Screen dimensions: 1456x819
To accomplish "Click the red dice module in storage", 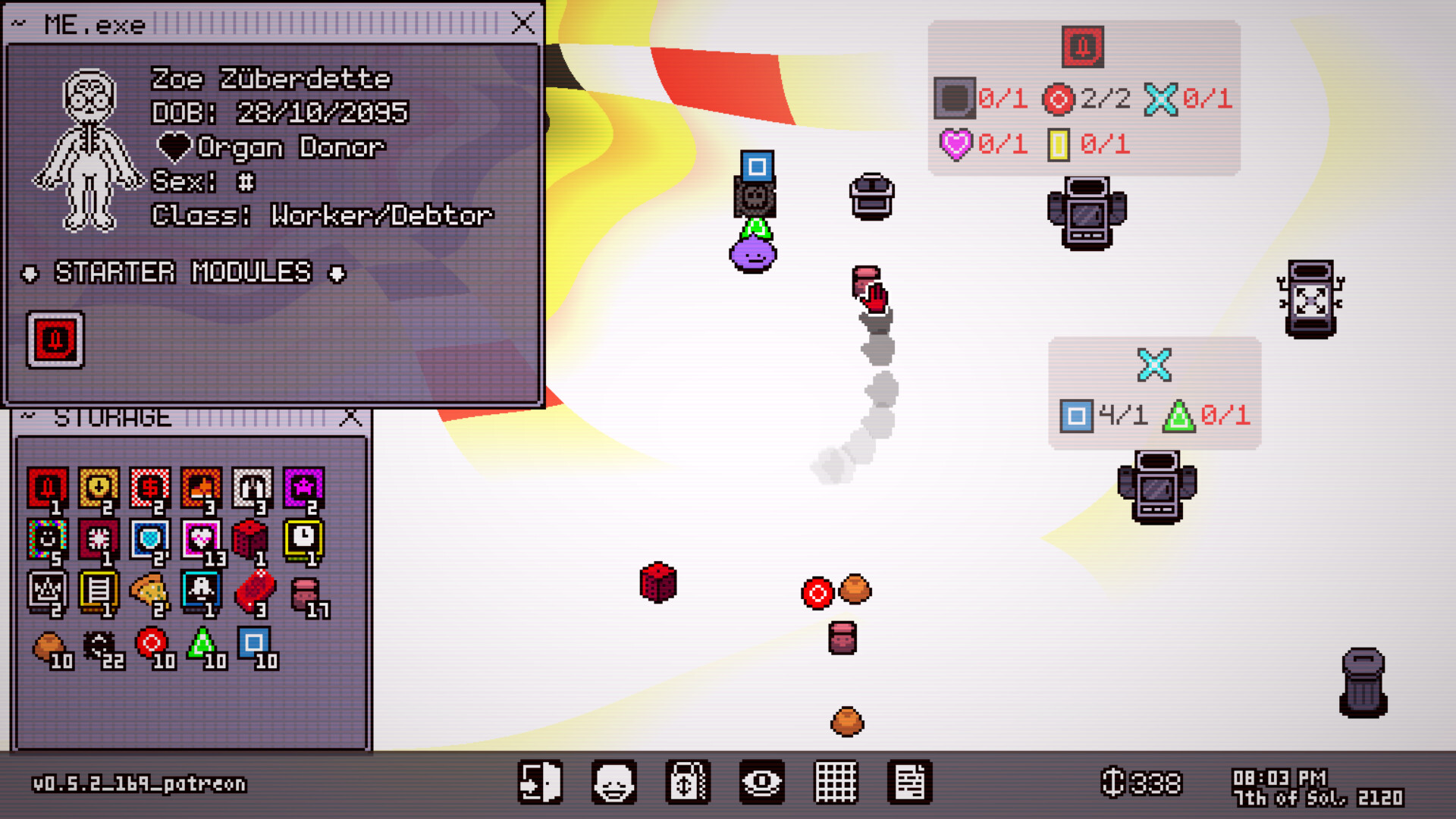I will pyautogui.click(x=253, y=540).
